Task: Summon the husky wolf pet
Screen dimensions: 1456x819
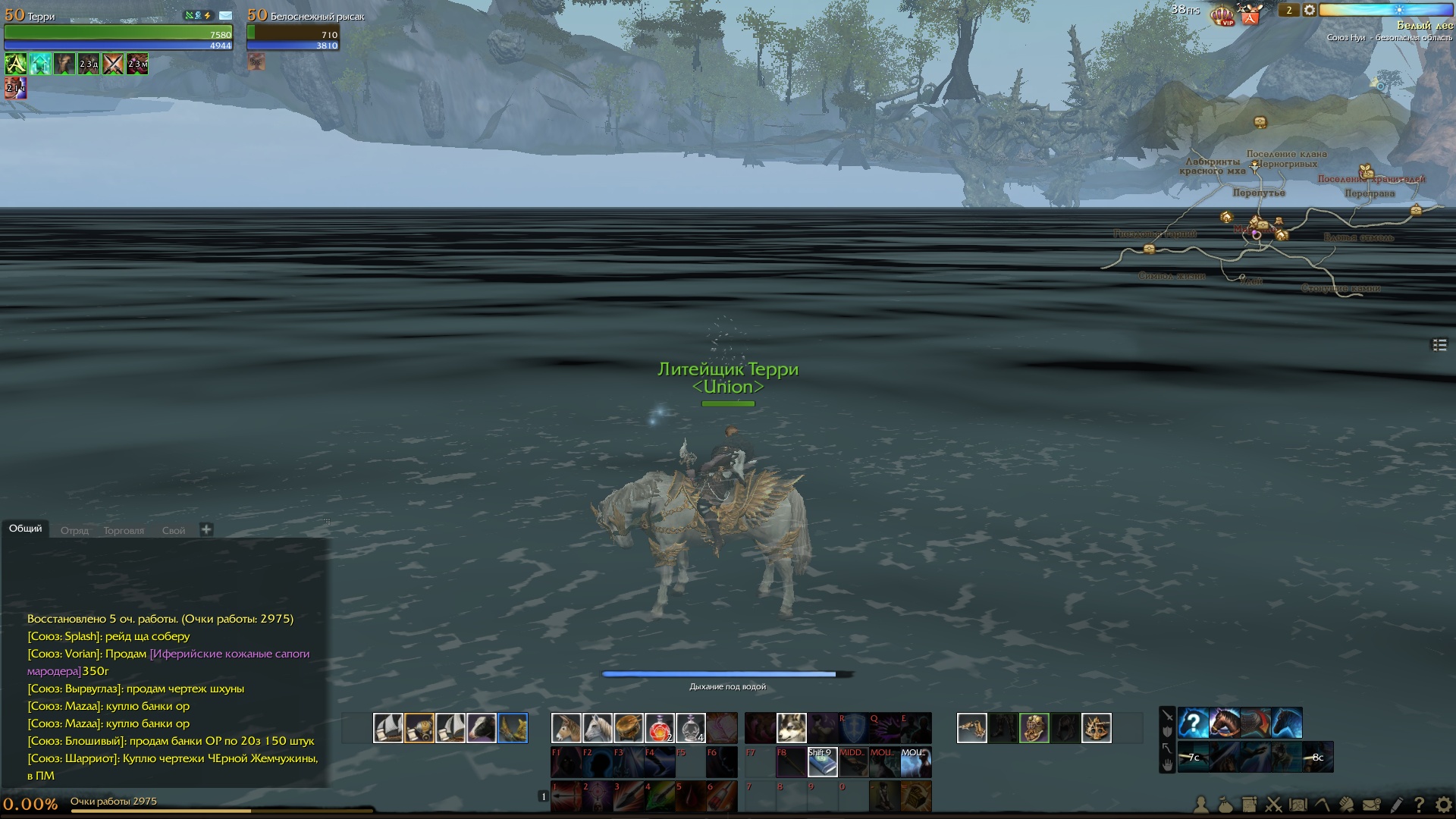Action: pos(791,728)
